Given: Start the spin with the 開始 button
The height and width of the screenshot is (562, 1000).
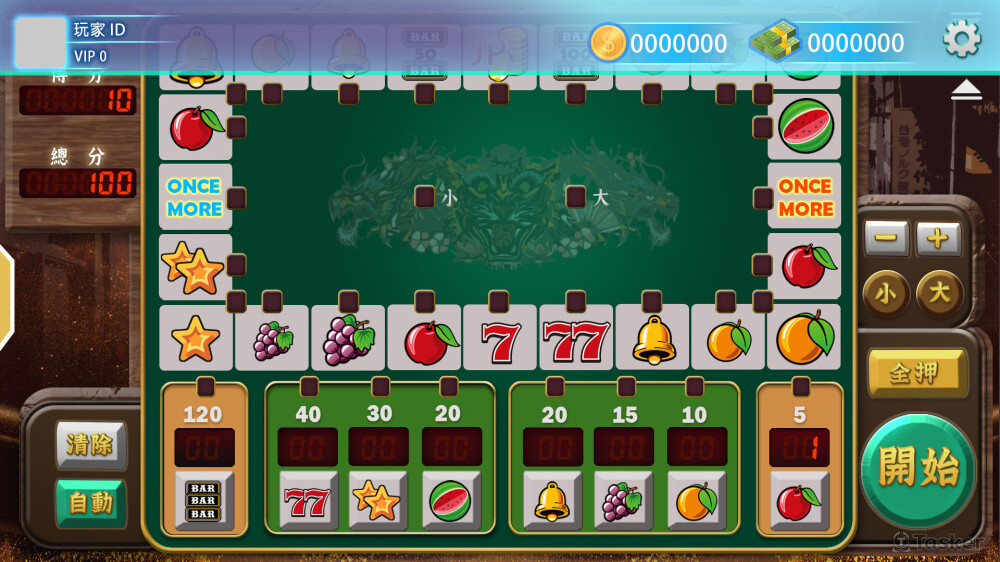Looking at the screenshot, I should 918,469.
